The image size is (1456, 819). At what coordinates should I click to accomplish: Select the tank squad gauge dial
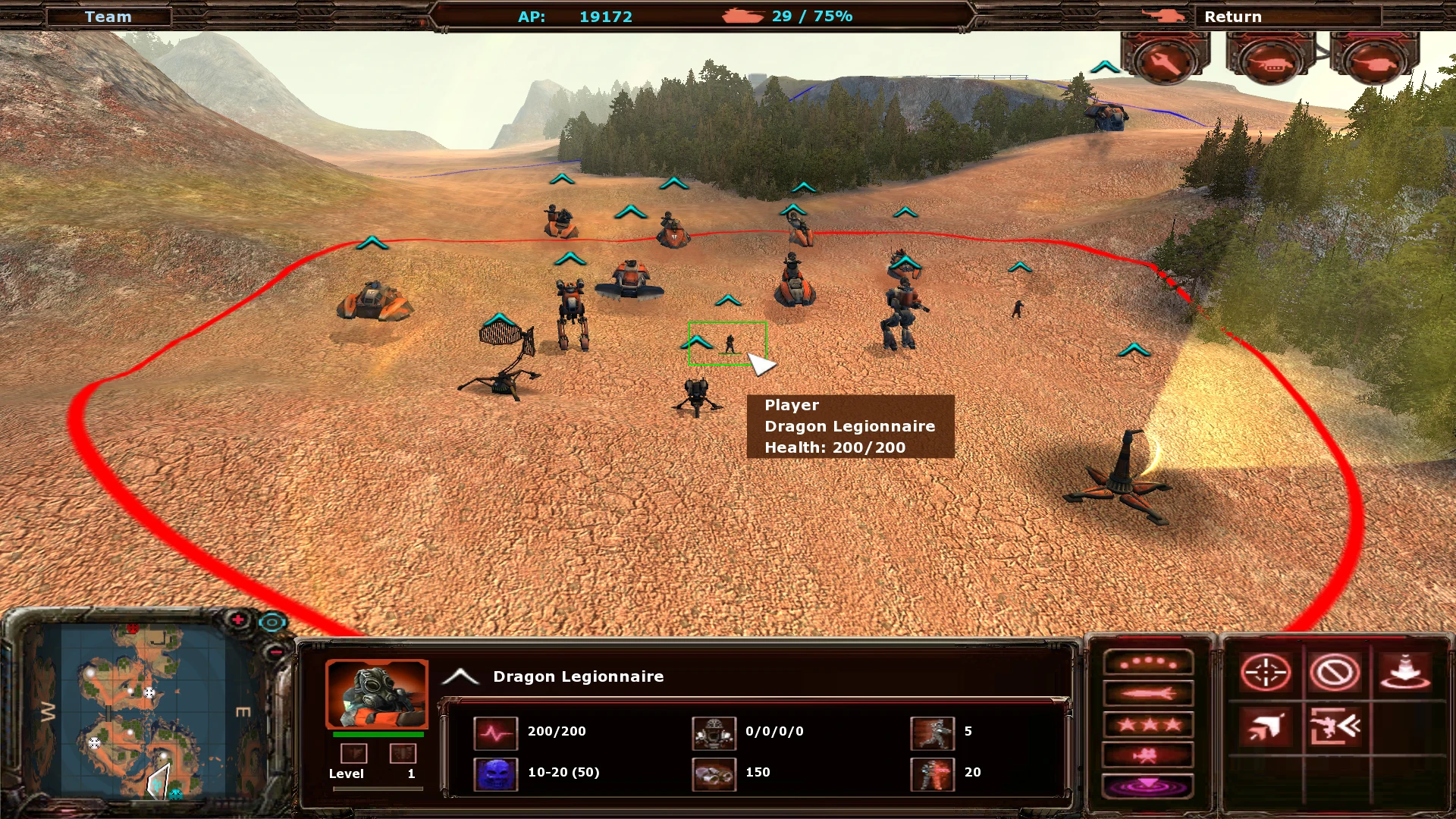coord(1272,61)
